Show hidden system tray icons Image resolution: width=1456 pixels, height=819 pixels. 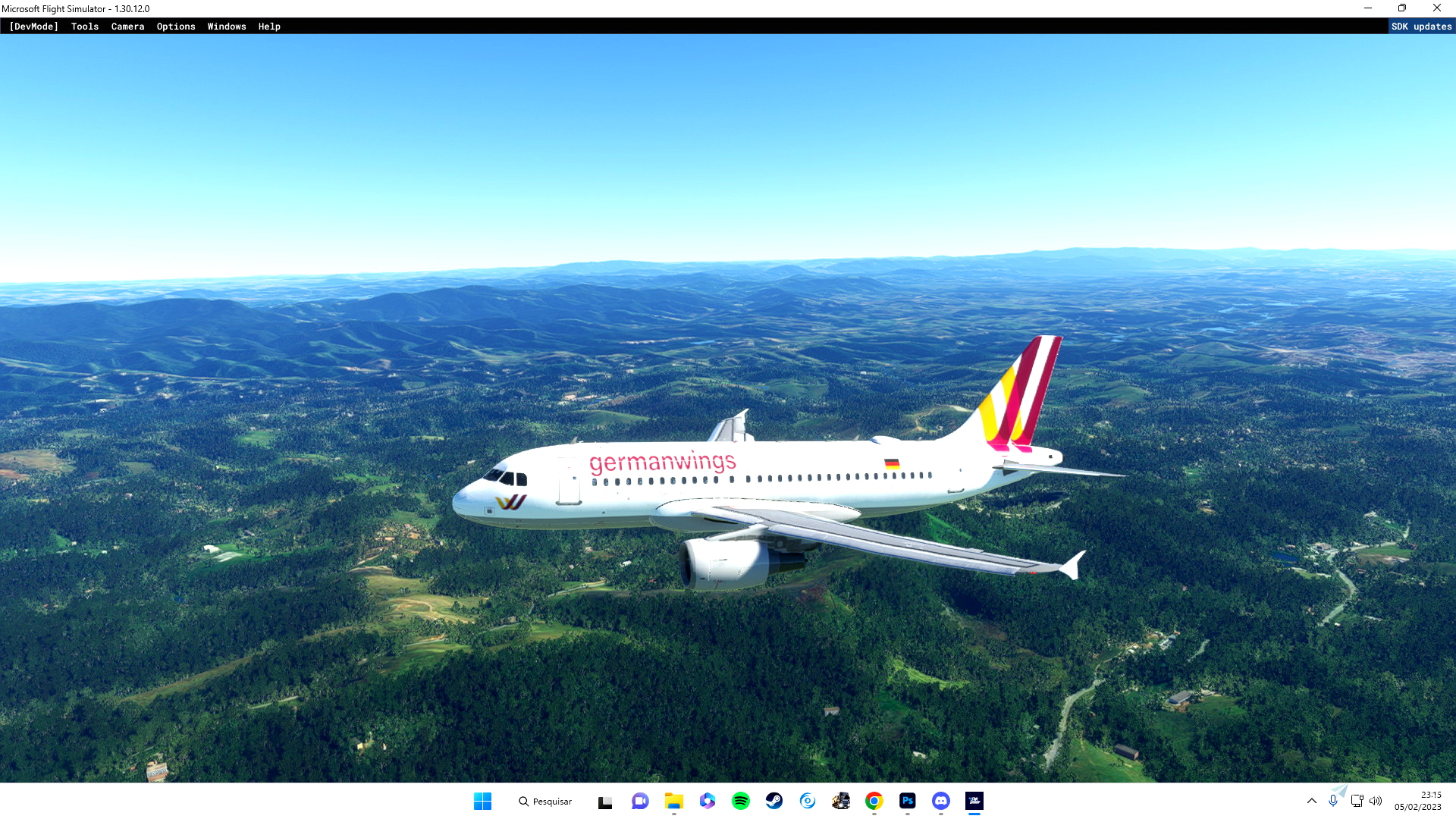[1312, 800]
